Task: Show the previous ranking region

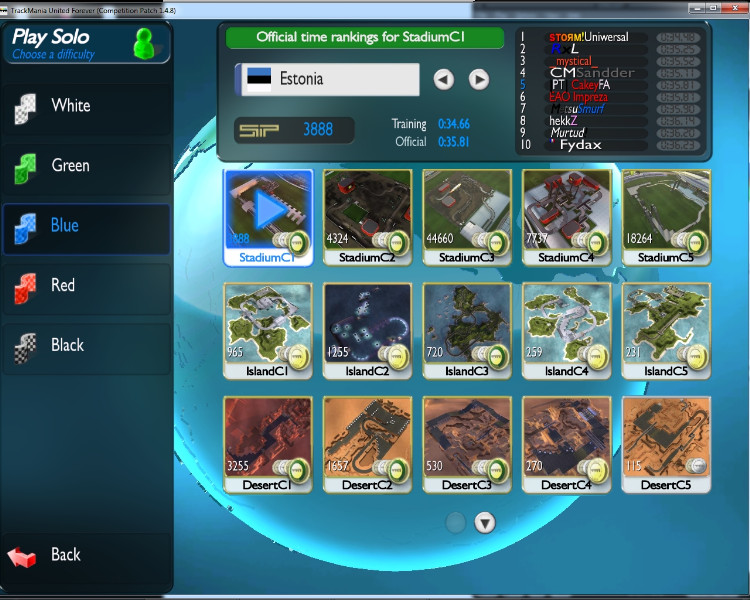Action: point(444,79)
